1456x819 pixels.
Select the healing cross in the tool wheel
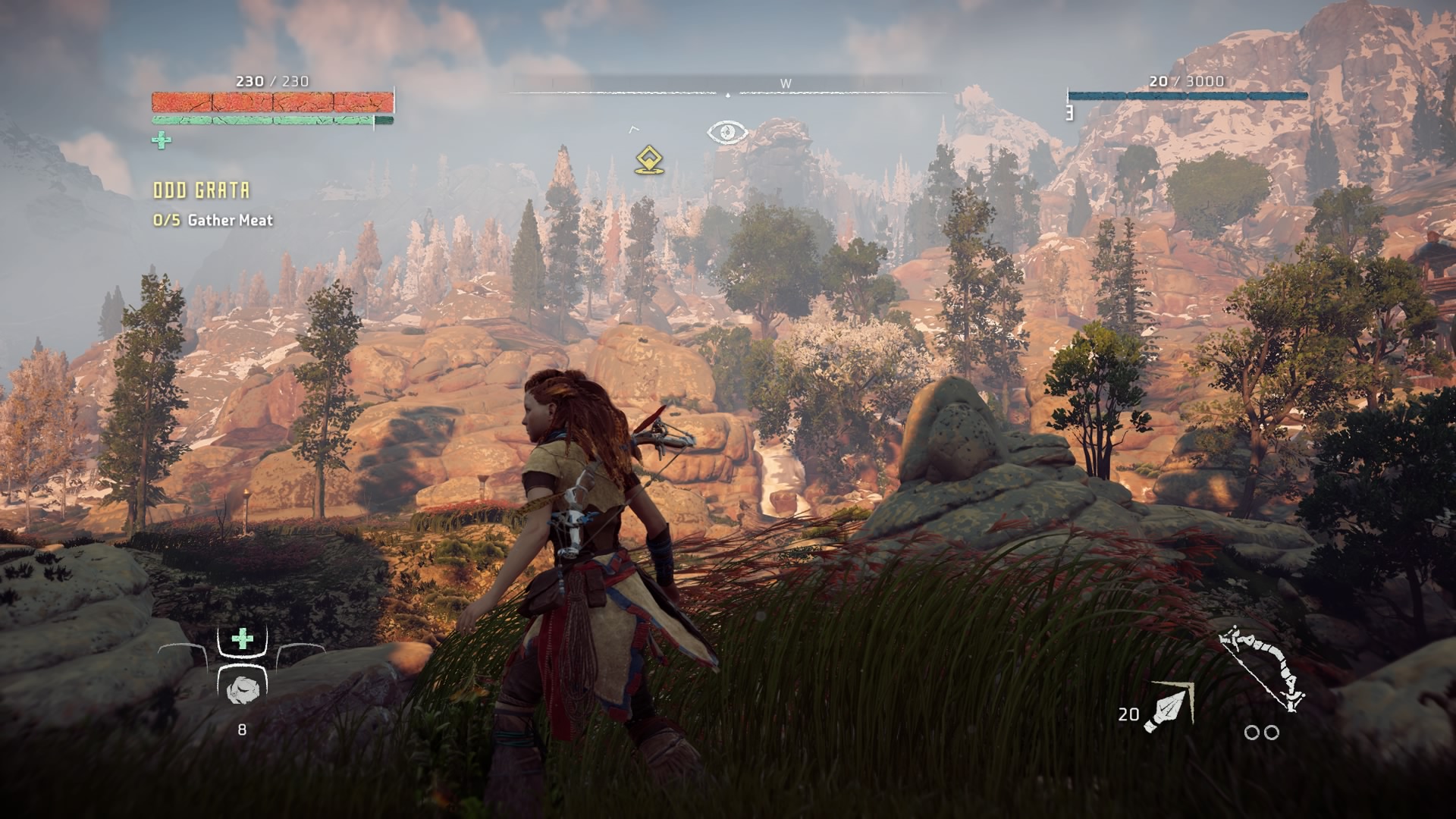[x=242, y=639]
